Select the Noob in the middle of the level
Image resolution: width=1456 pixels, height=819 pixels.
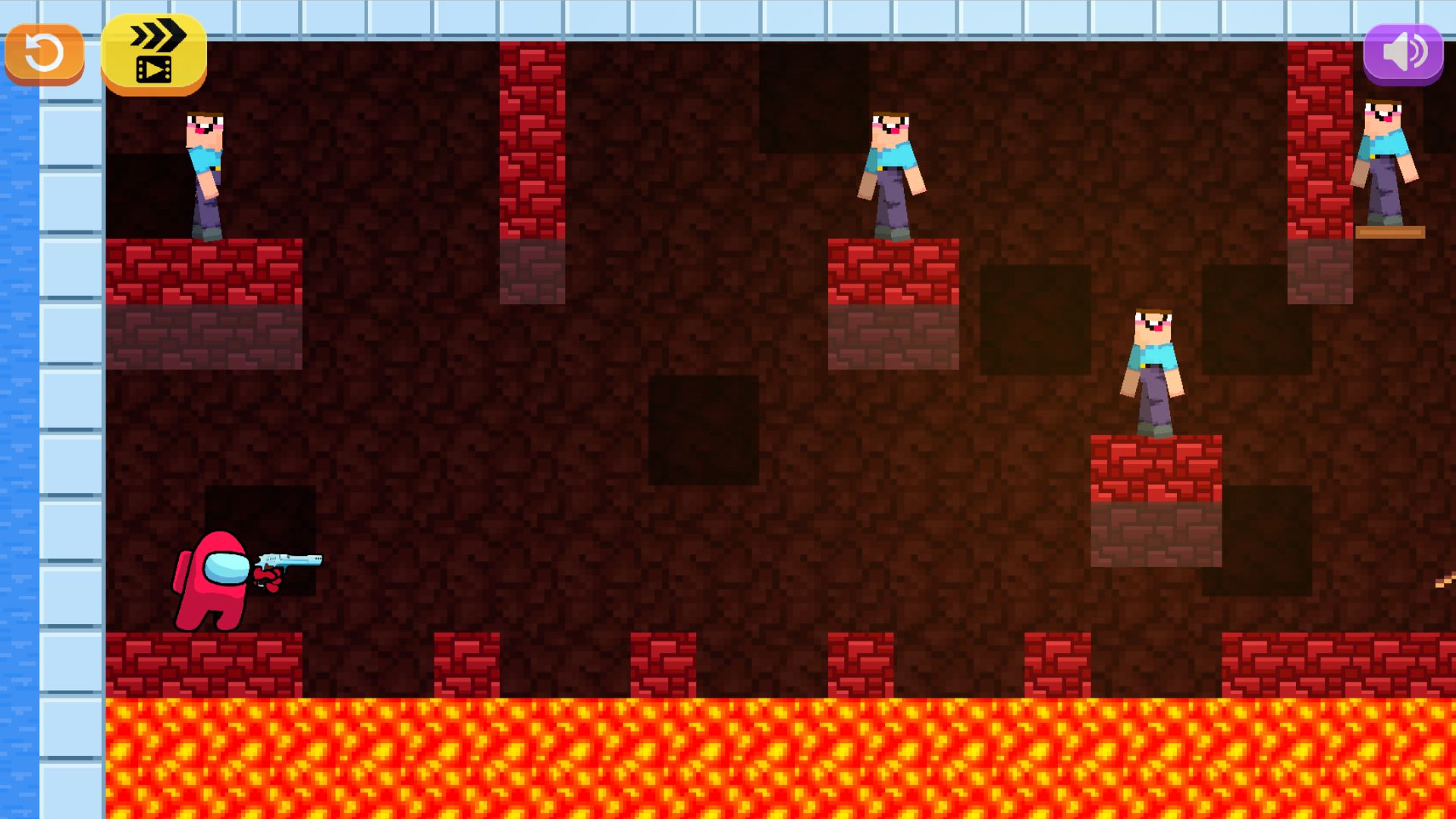tap(891, 174)
